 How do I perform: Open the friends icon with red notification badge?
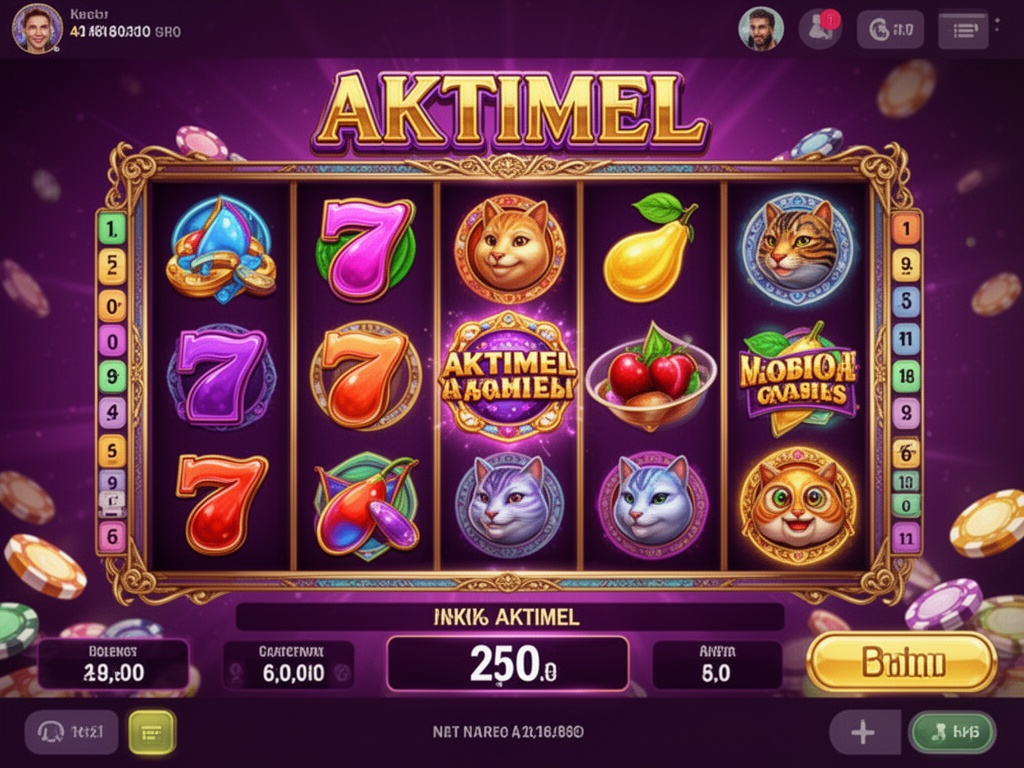[820, 29]
